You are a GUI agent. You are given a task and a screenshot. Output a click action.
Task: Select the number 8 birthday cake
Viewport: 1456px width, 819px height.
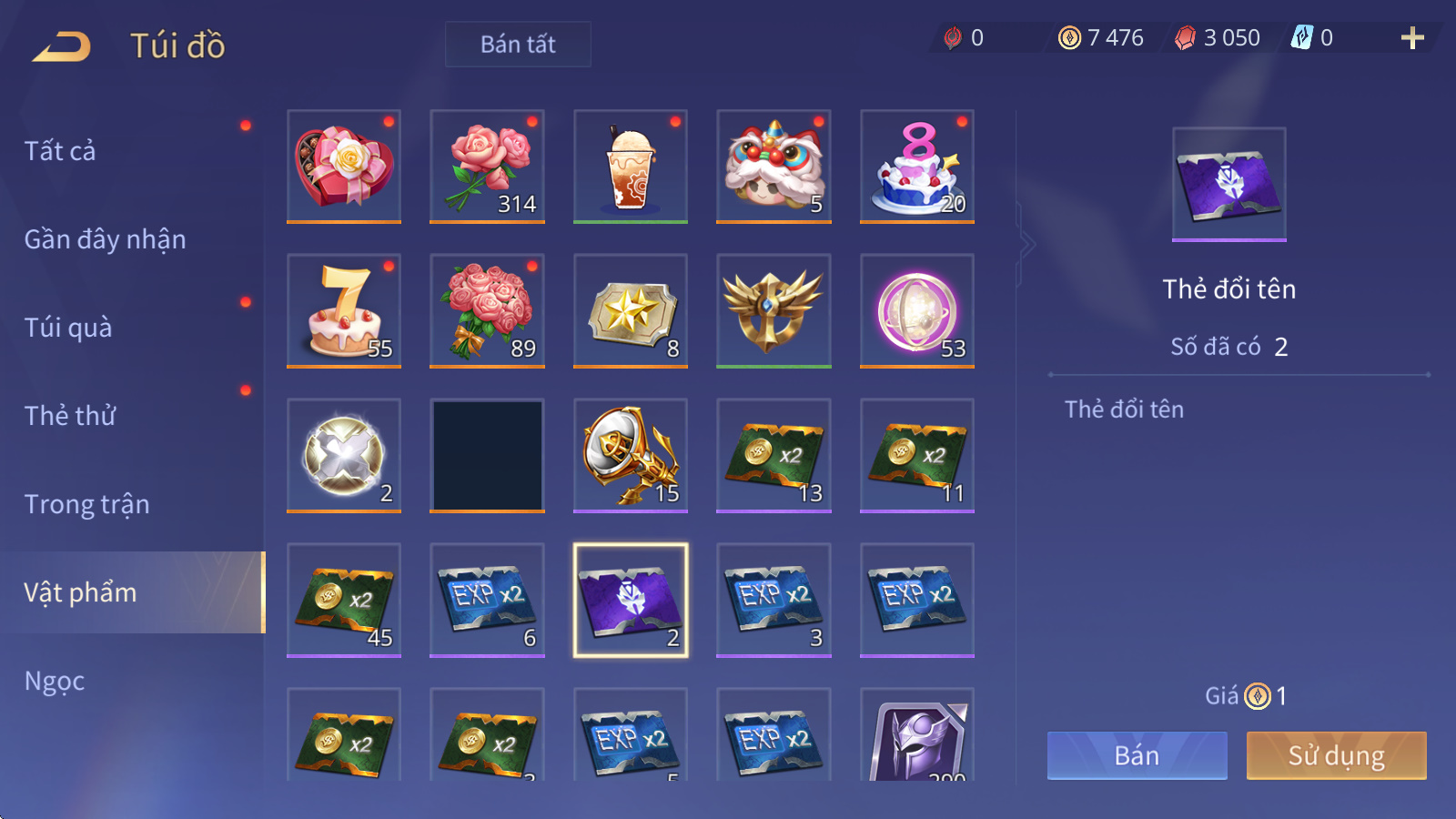[917, 166]
